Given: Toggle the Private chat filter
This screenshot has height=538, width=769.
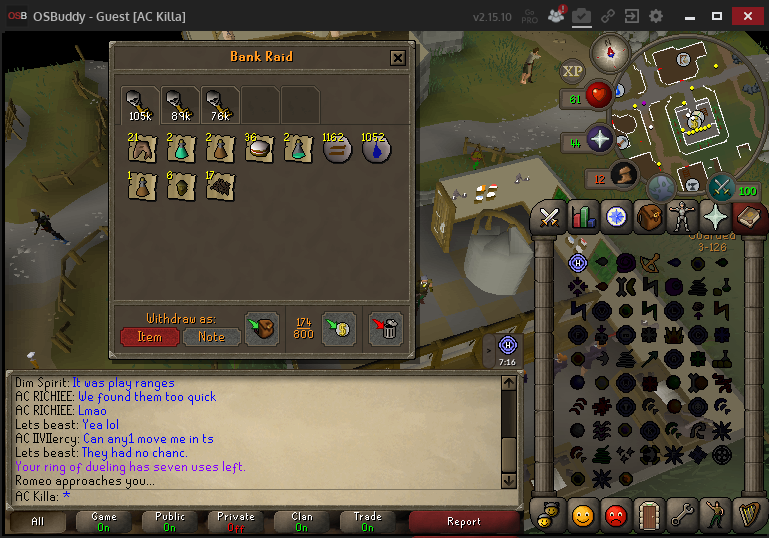Looking at the screenshot, I should tap(236, 521).
